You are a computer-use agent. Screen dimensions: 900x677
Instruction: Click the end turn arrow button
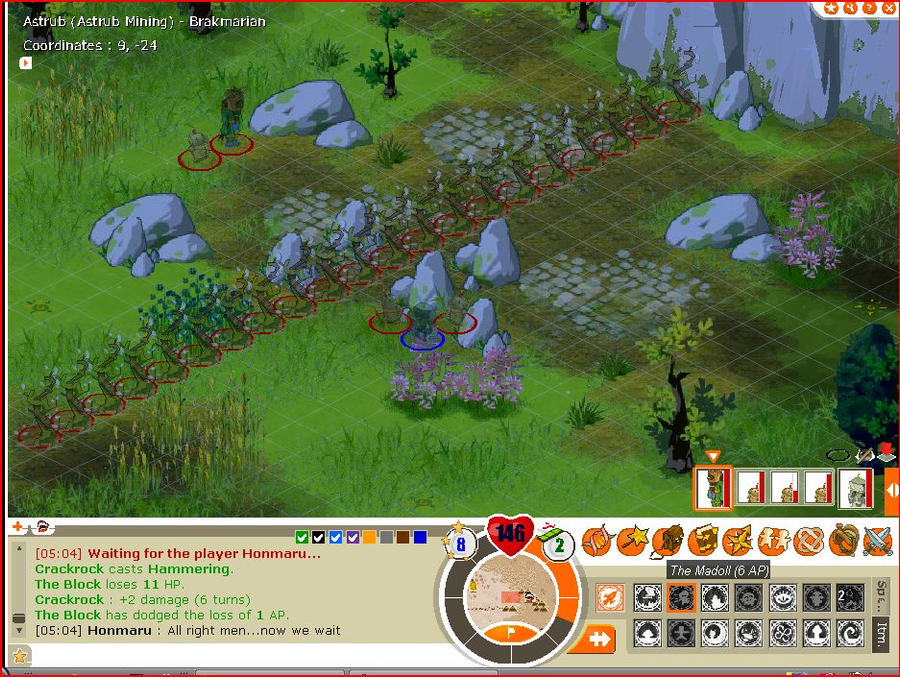tap(599, 639)
